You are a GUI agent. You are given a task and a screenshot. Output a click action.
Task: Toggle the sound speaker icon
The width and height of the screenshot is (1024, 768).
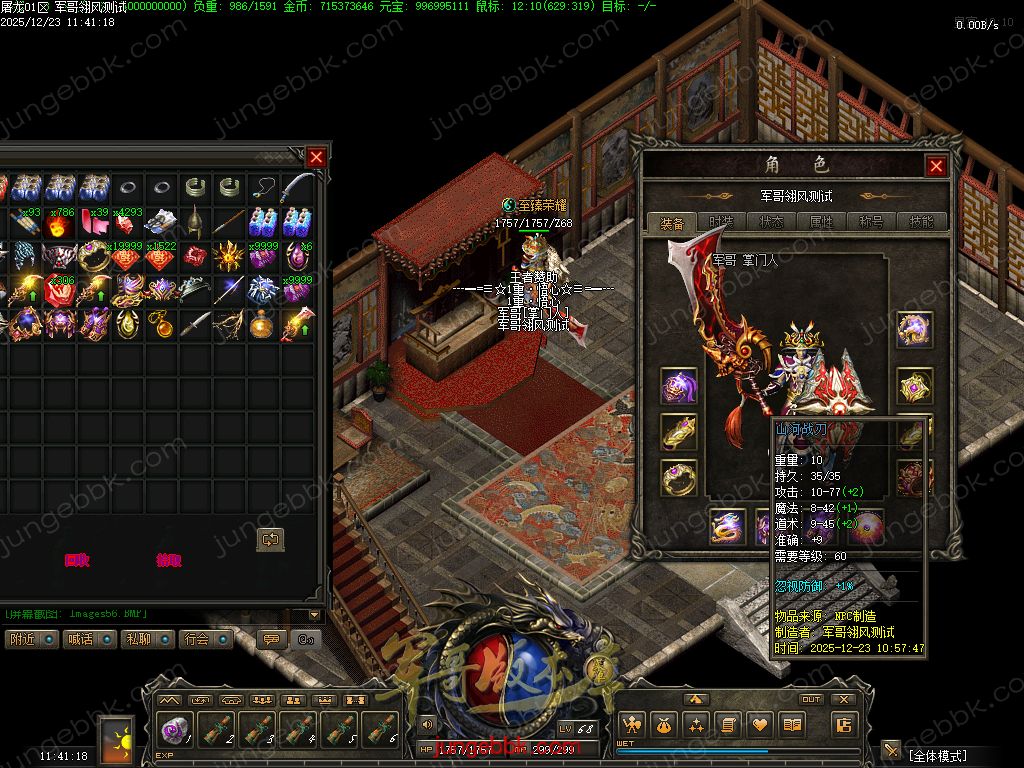click(427, 724)
